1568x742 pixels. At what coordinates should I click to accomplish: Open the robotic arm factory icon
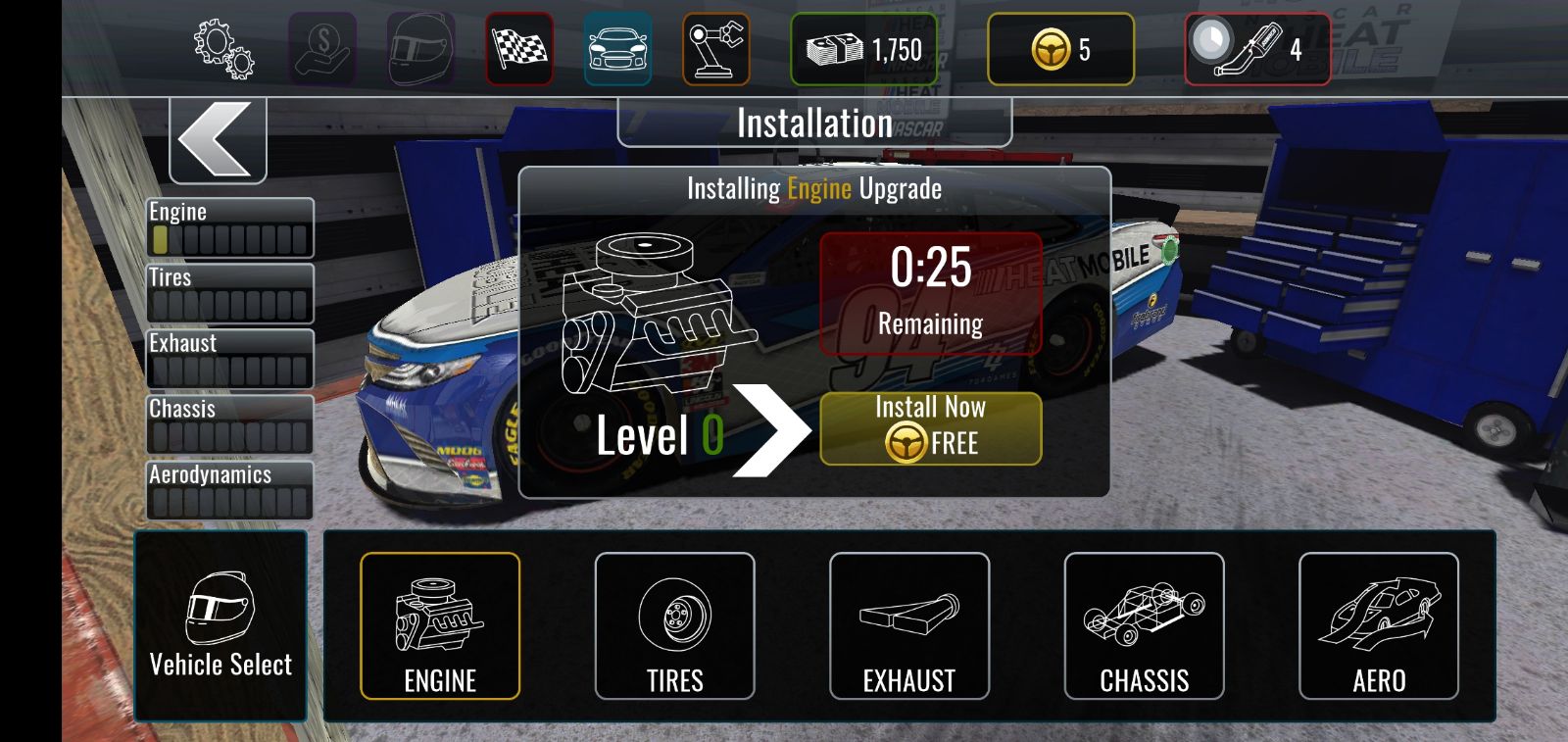pos(716,49)
